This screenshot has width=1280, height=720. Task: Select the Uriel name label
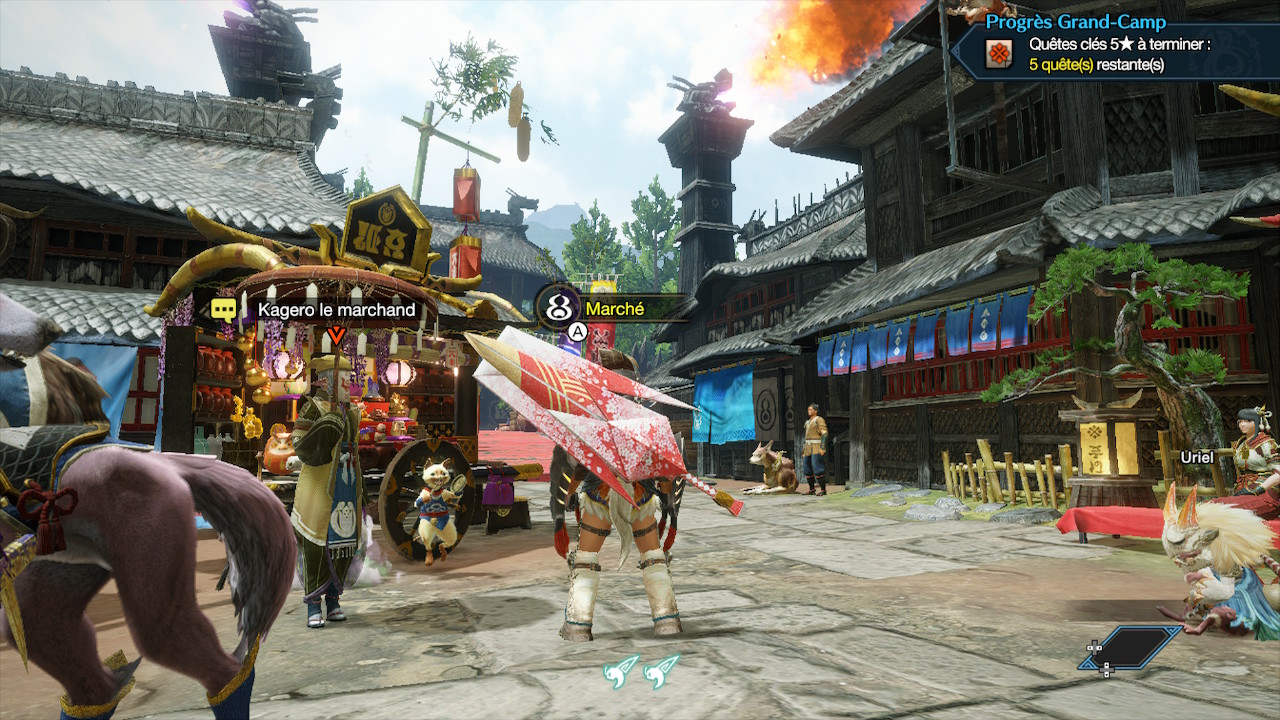(x=1197, y=456)
